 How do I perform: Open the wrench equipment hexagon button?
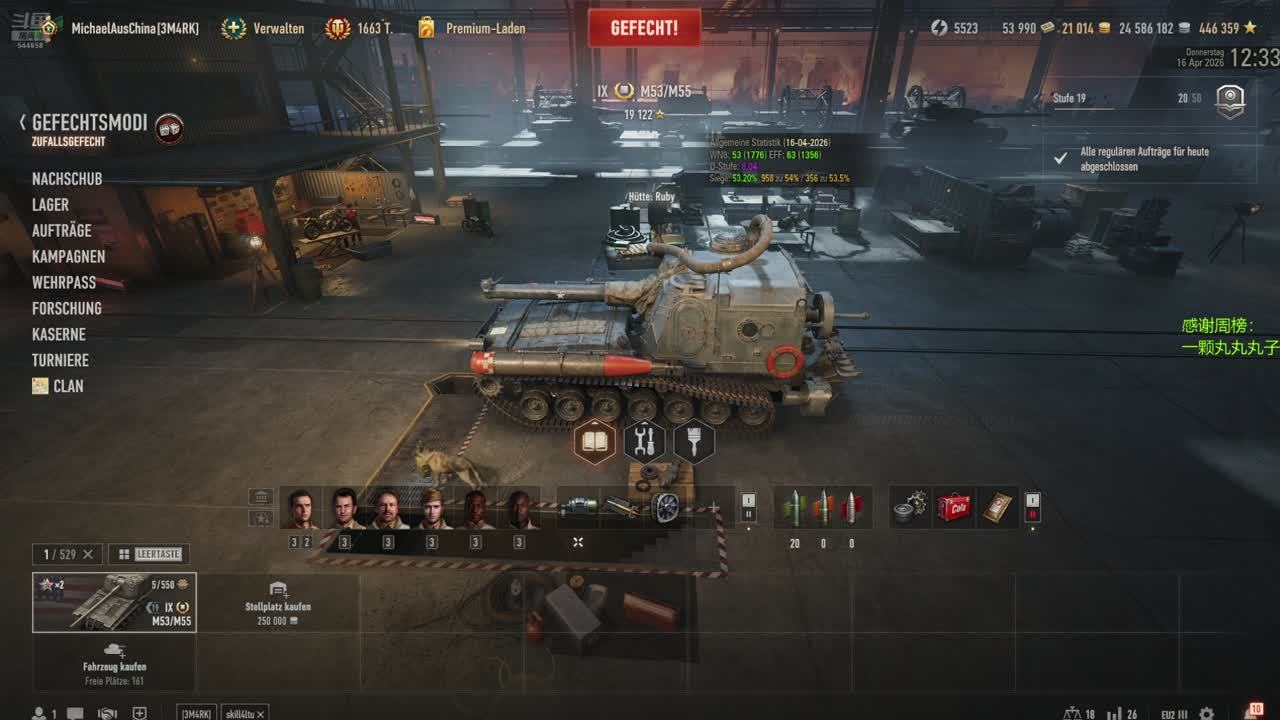pyautogui.click(x=645, y=441)
